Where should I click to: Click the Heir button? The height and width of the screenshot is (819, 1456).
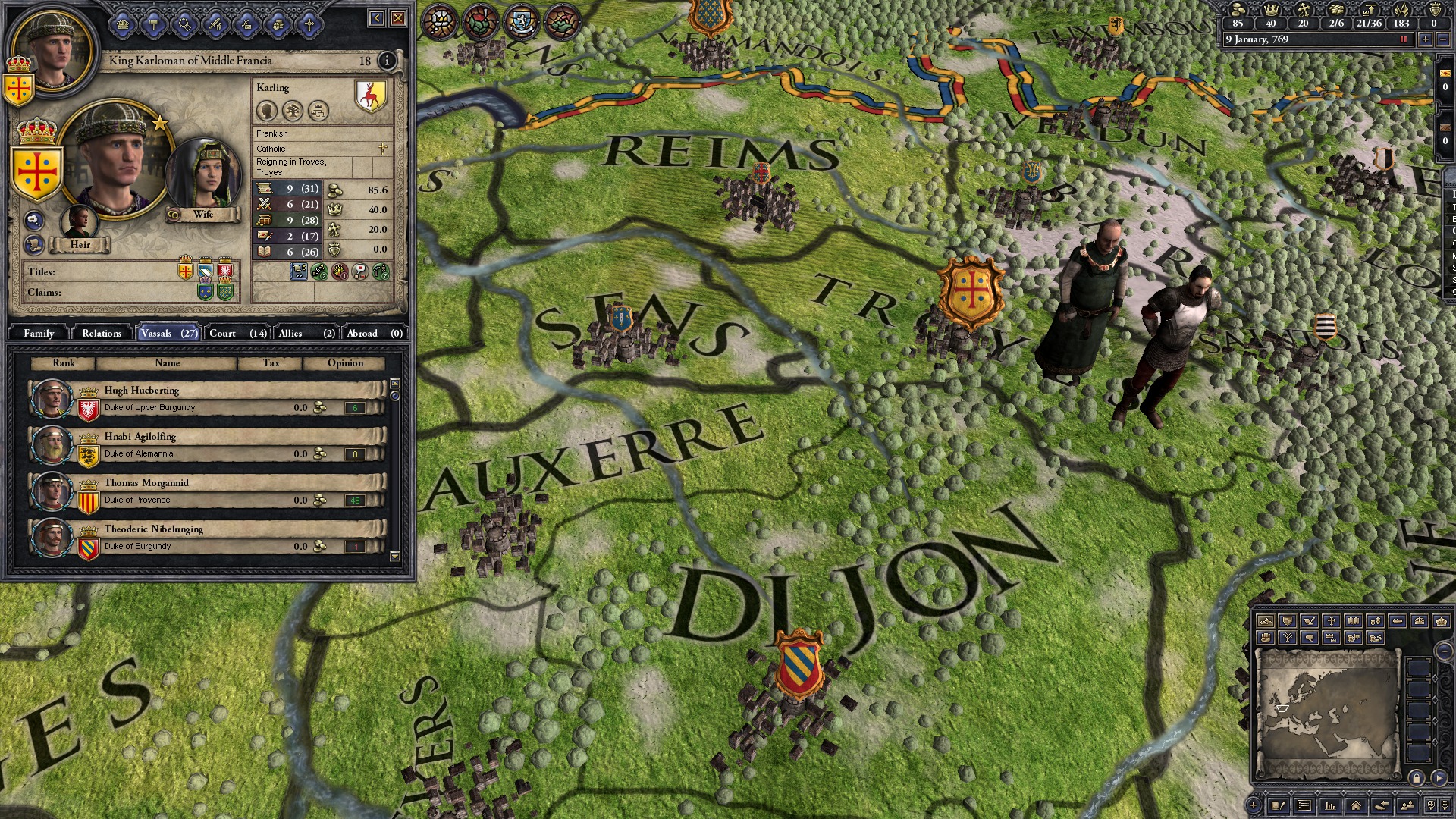pos(80,245)
